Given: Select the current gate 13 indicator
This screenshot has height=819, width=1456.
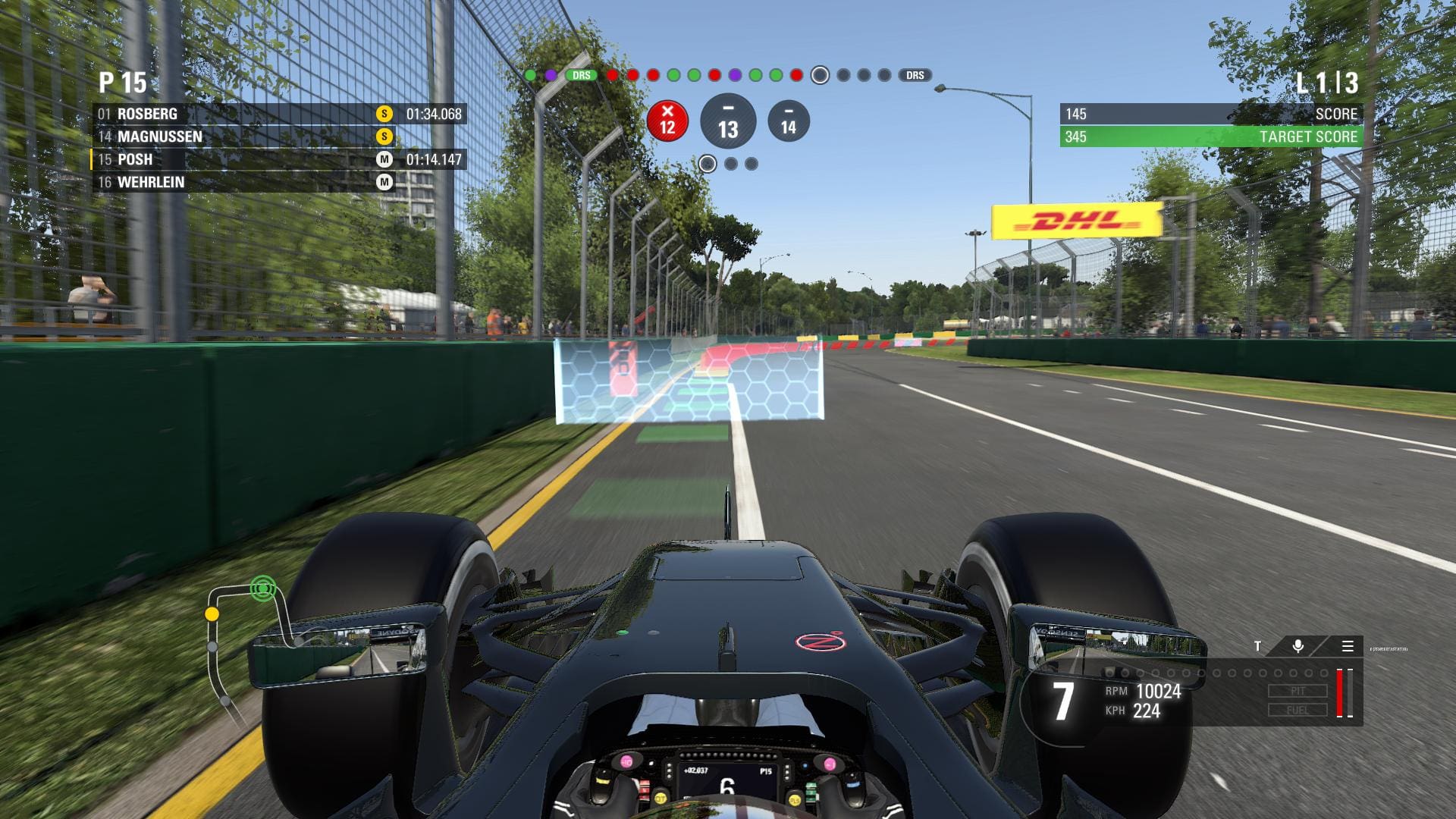Looking at the screenshot, I should (x=728, y=121).
